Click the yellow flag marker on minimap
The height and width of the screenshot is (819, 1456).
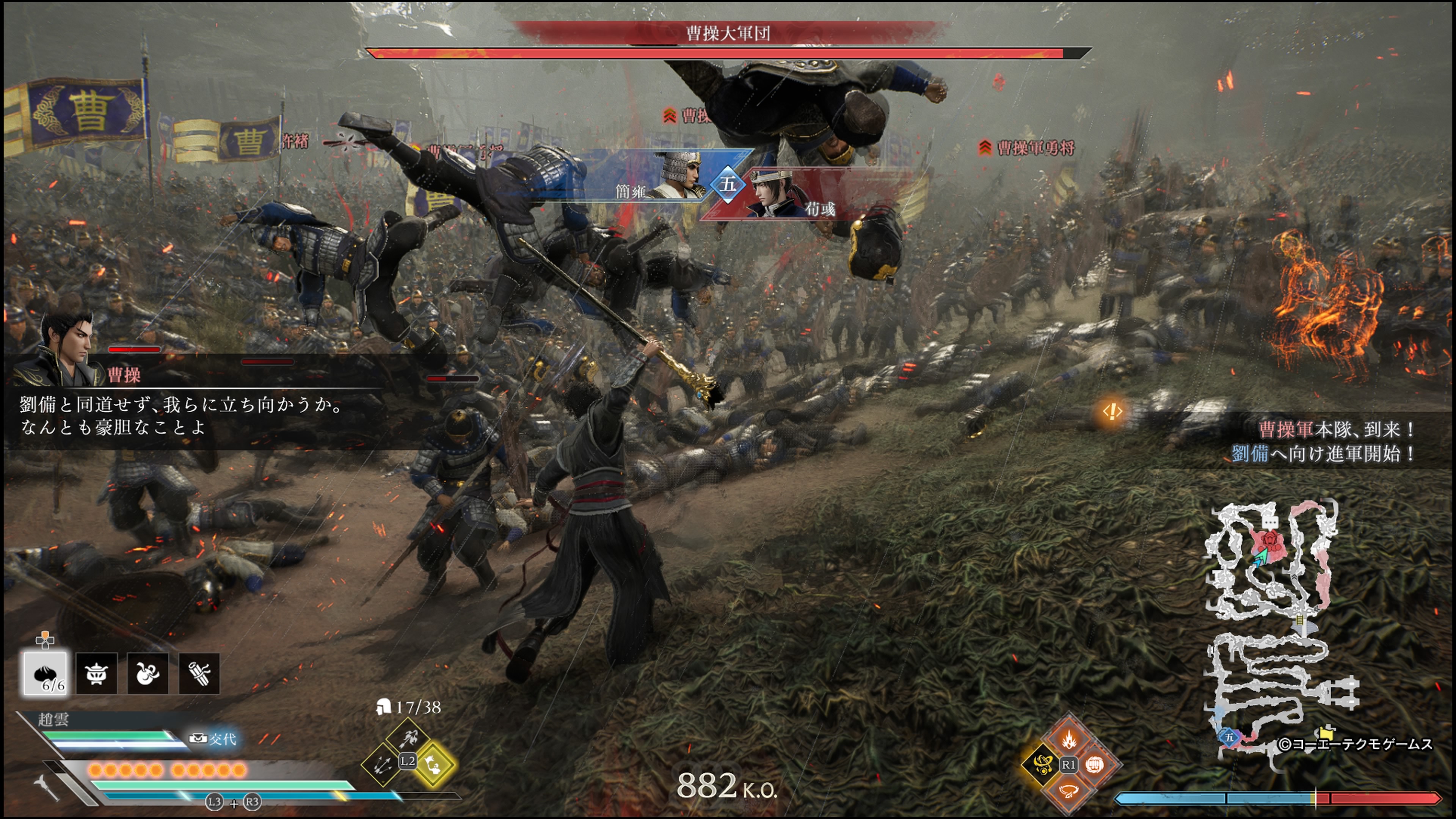pyautogui.click(x=1327, y=733)
